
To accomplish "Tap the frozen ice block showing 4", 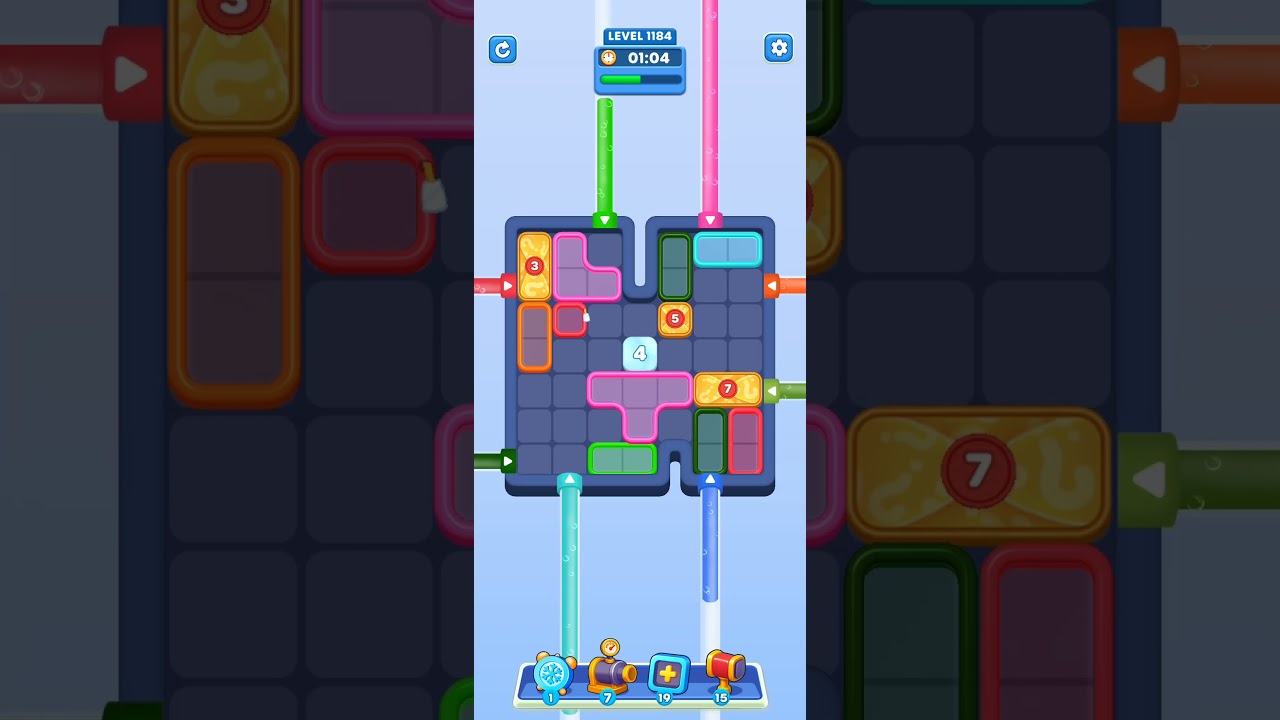I will click(x=639, y=353).
